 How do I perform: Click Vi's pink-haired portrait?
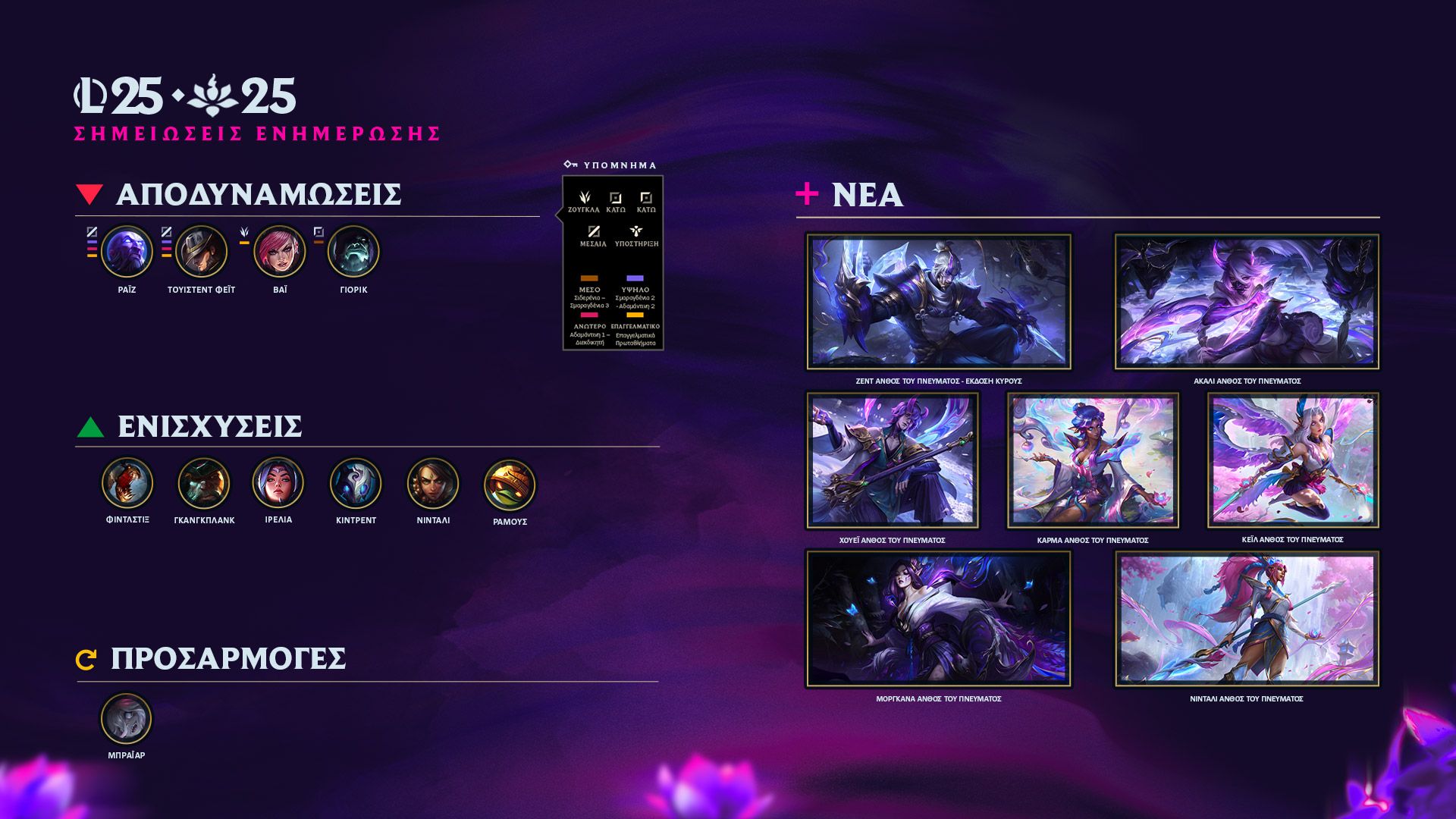[279, 252]
